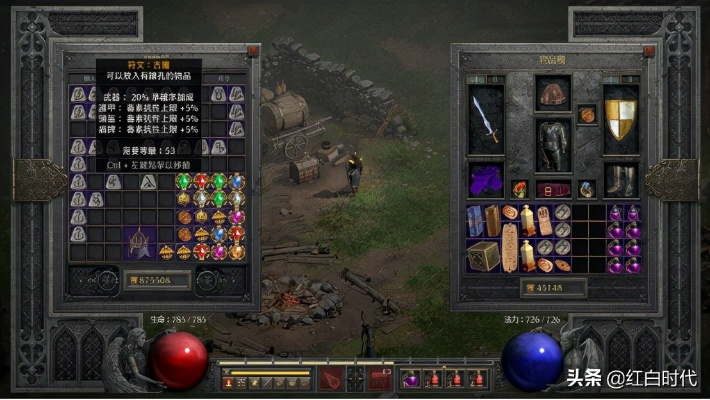Use the purple potion in the belt bar
The image size is (710, 400).
(x=410, y=379)
